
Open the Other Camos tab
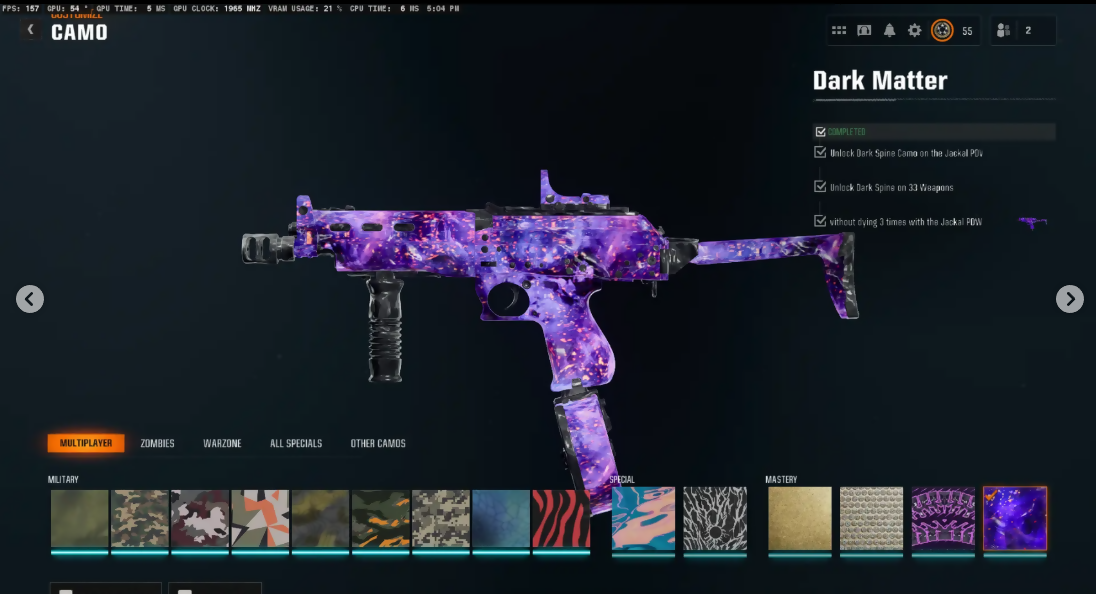378,443
